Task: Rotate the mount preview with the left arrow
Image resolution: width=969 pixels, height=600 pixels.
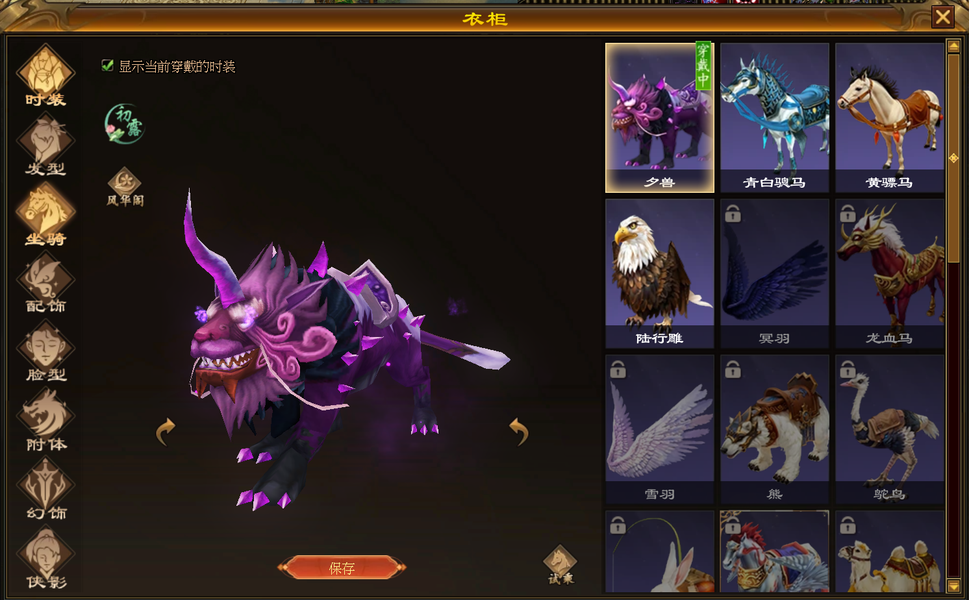Action: click(x=166, y=431)
